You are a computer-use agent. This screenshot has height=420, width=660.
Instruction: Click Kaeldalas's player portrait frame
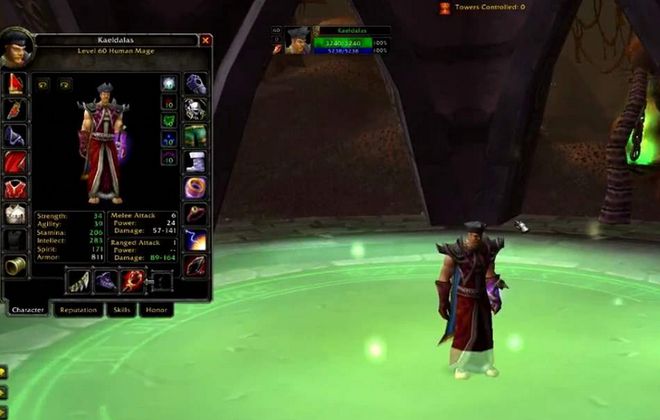[298, 40]
